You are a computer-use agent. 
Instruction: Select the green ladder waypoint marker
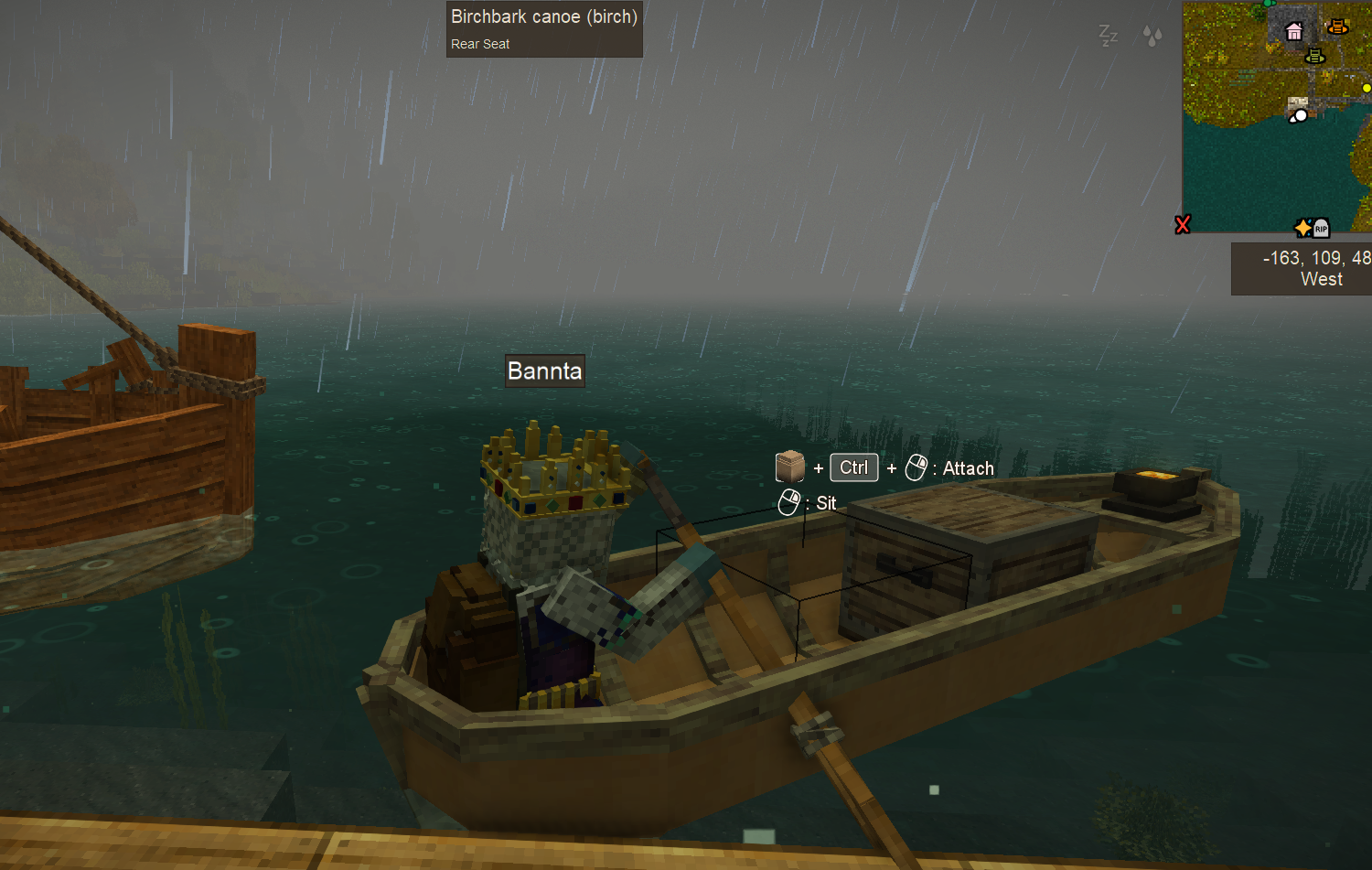point(1315,56)
